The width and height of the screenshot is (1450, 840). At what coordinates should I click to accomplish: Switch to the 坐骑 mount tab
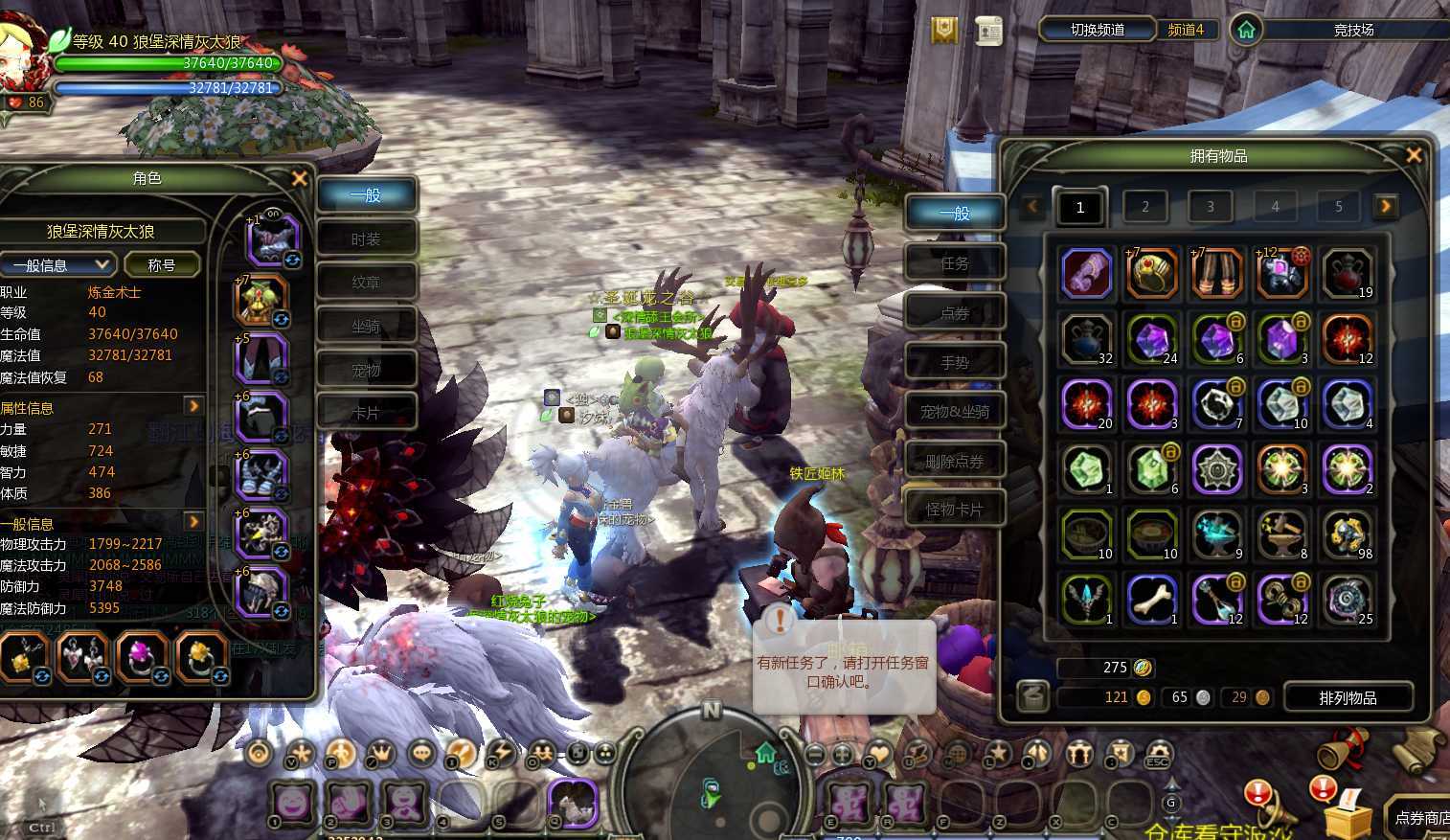366,327
